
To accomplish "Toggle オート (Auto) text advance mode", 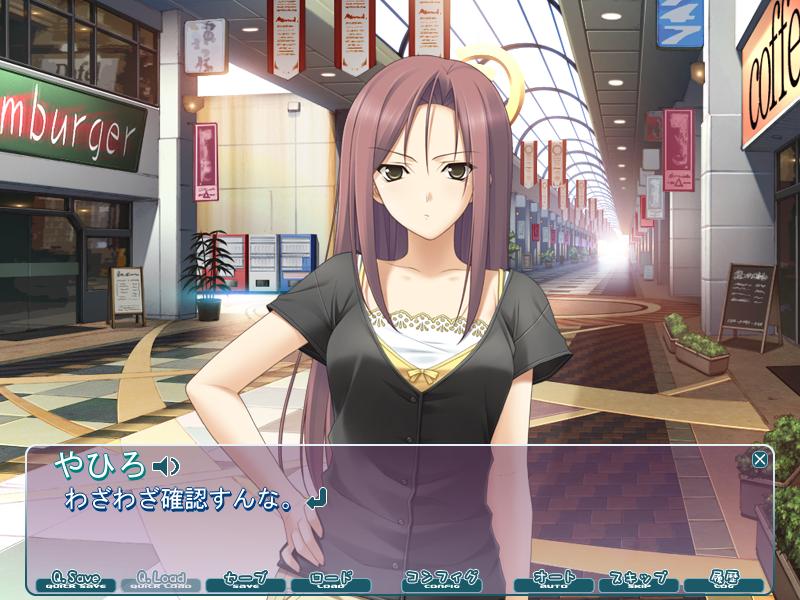I will [x=553, y=581].
